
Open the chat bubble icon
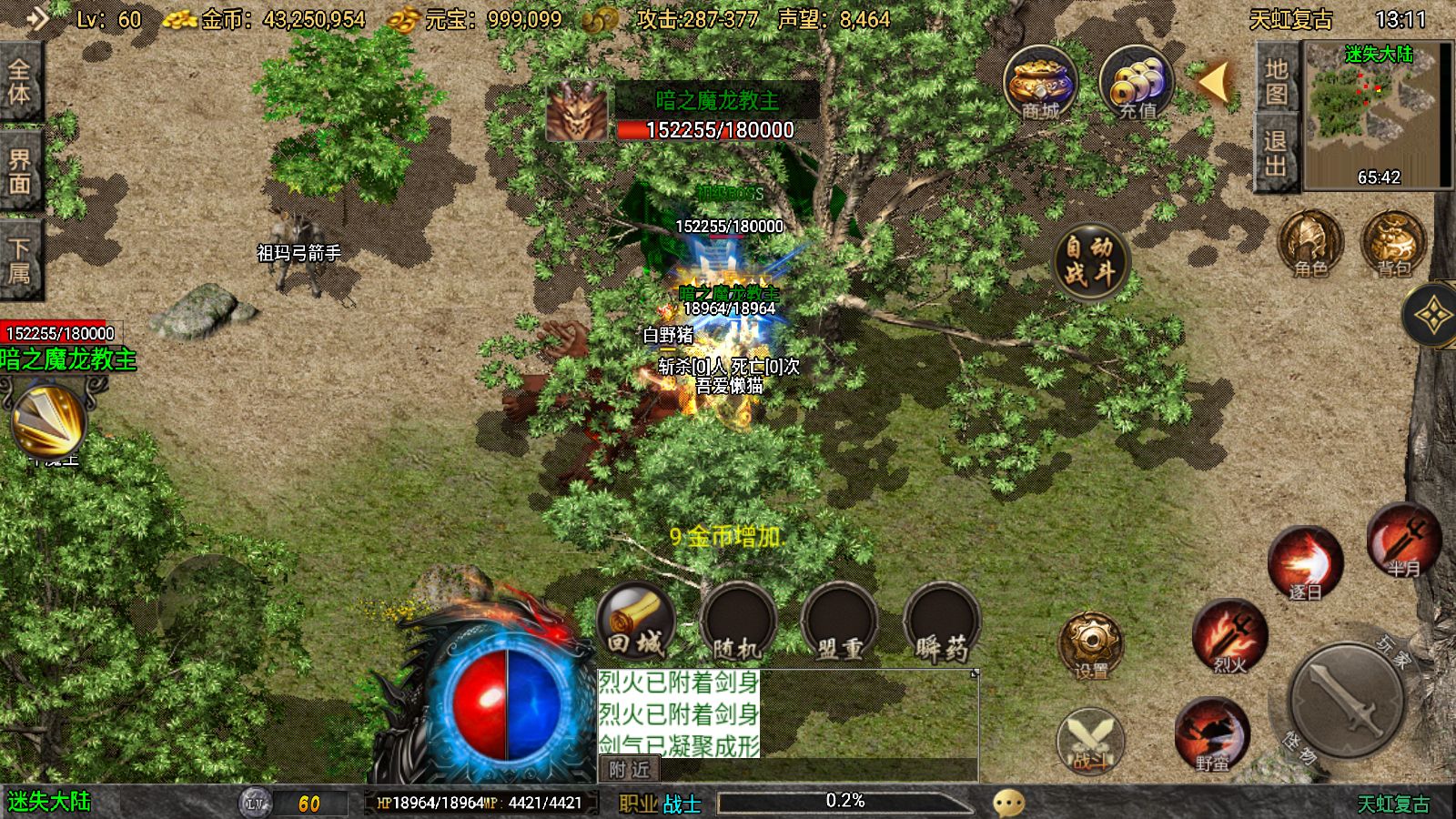tap(1008, 802)
